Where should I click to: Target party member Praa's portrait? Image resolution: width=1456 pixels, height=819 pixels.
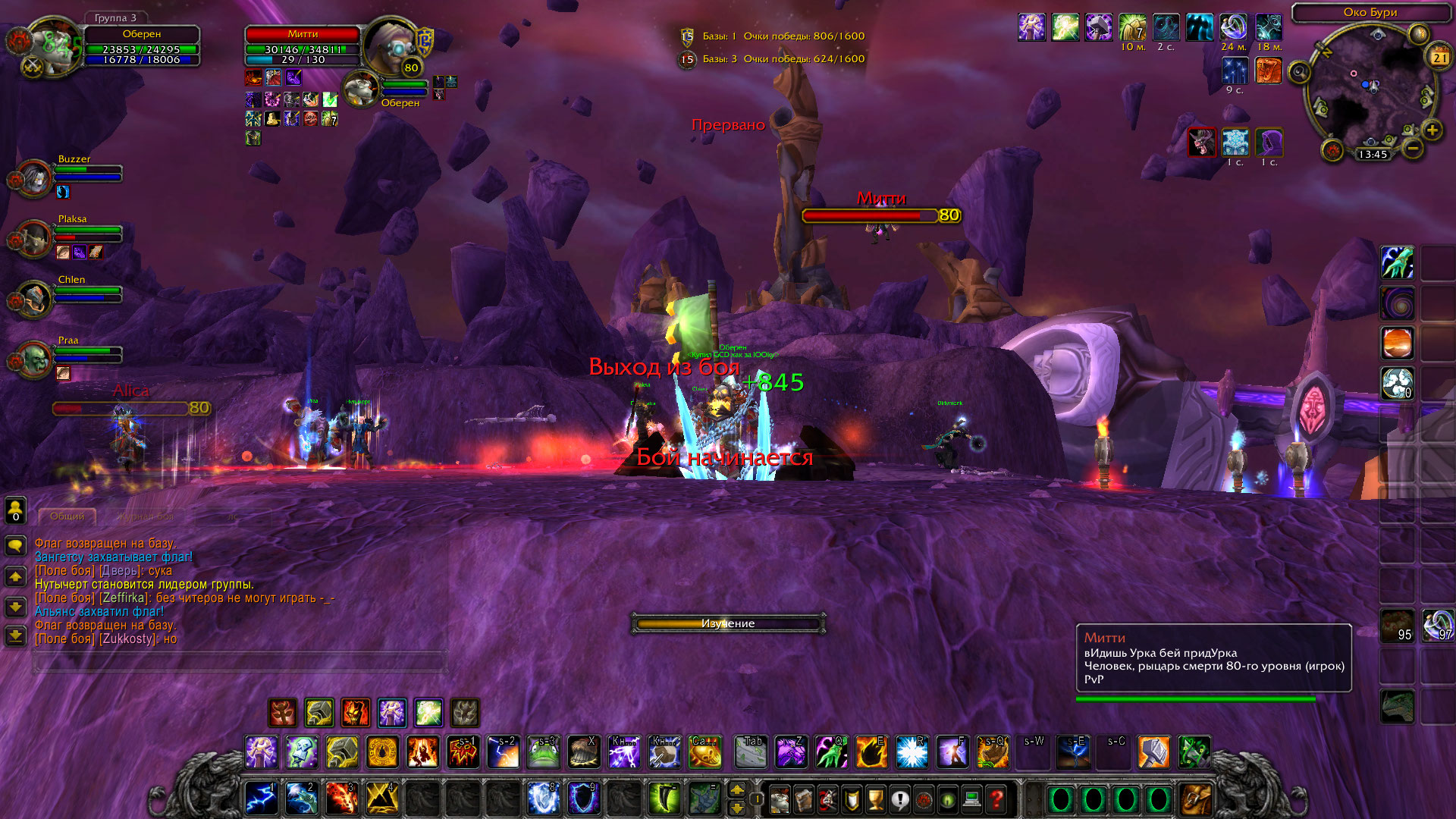click(33, 359)
